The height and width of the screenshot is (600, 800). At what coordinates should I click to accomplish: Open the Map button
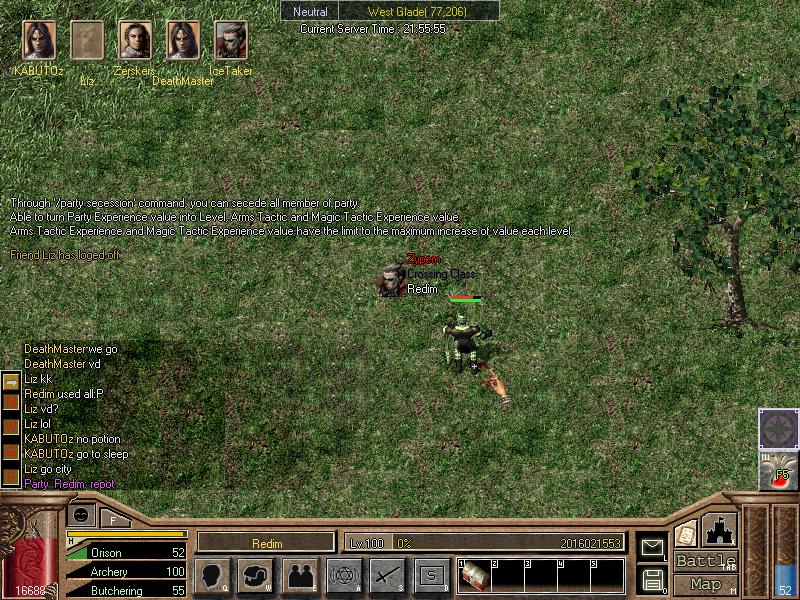(x=705, y=584)
